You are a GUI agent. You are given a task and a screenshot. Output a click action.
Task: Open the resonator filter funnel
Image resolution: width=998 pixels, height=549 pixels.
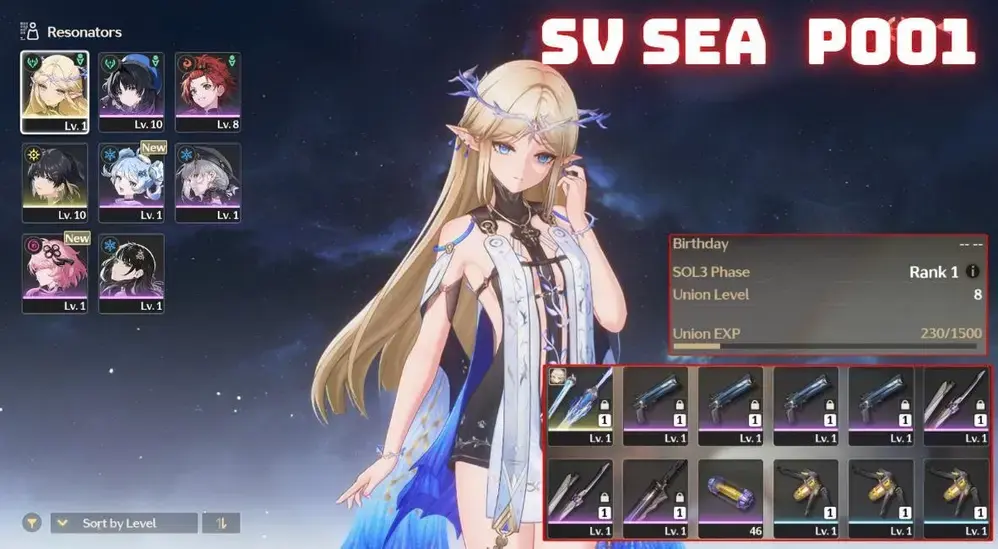point(33,523)
